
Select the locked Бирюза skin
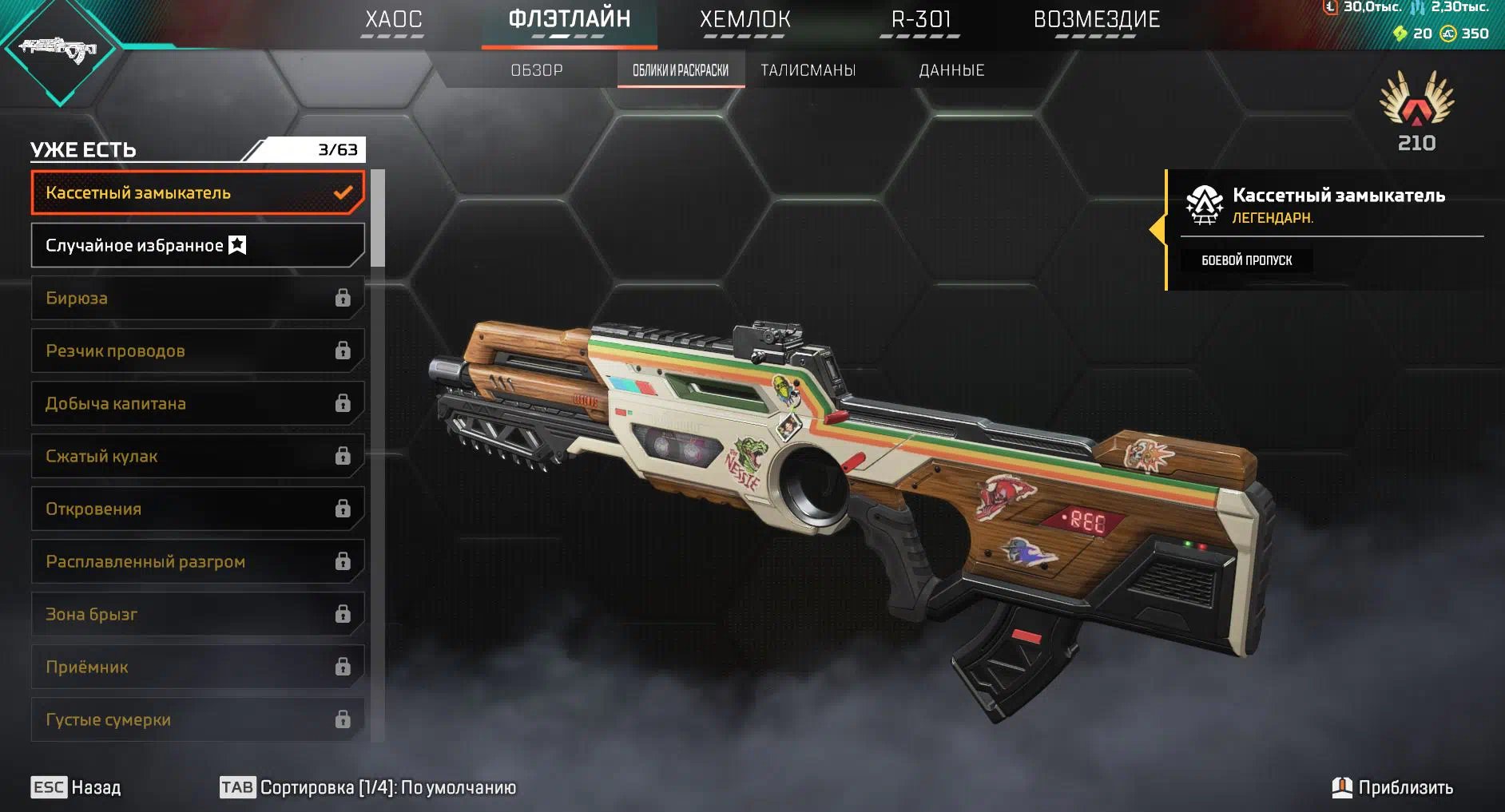pos(197,298)
